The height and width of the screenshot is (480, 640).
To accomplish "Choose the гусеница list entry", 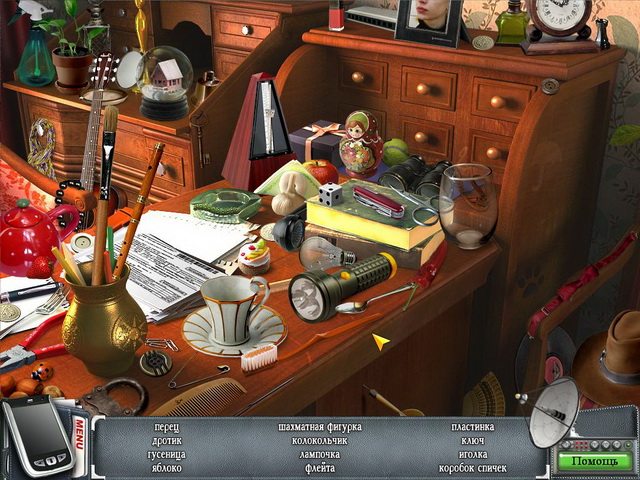I will (167, 454).
